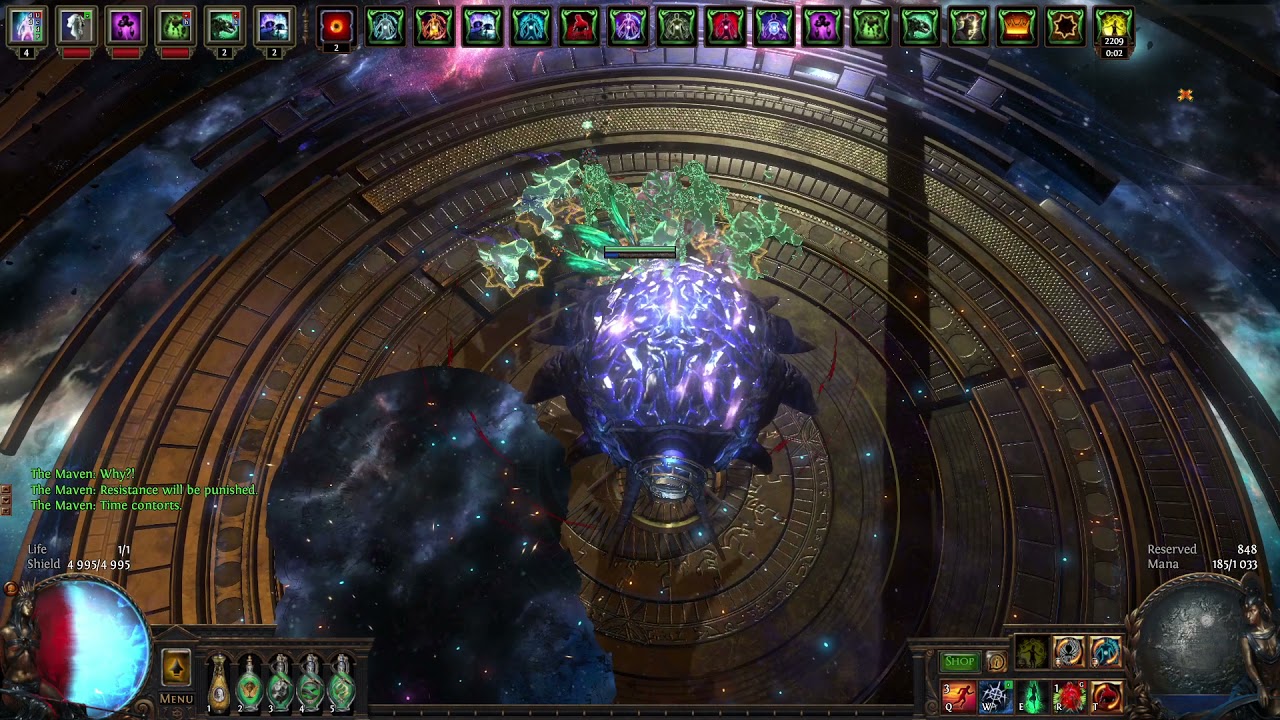Use the chained green flask in slot 5
The image size is (1280, 720).
pos(342,682)
